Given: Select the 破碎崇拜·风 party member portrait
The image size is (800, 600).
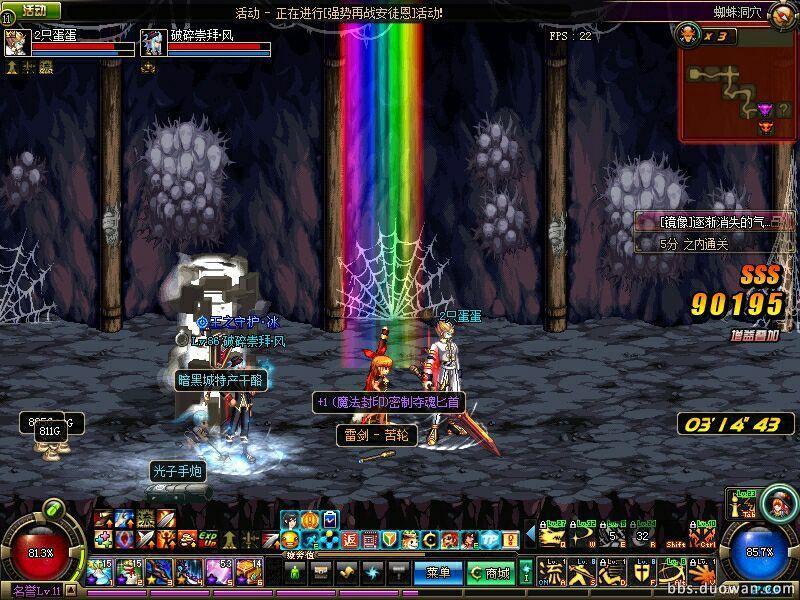Looking at the screenshot, I should (152, 42).
